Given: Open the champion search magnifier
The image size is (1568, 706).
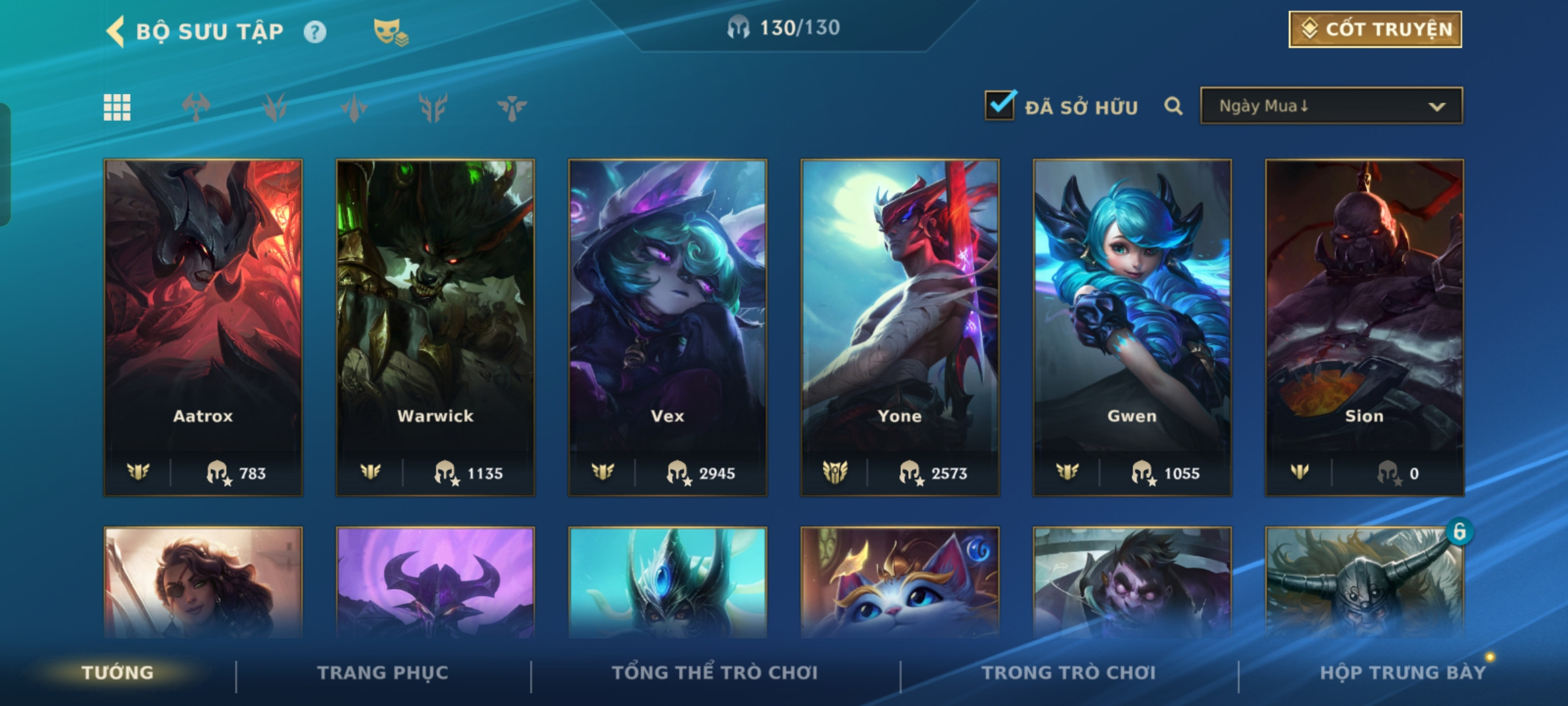Looking at the screenshot, I should pyautogui.click(x=1173, y=106).
